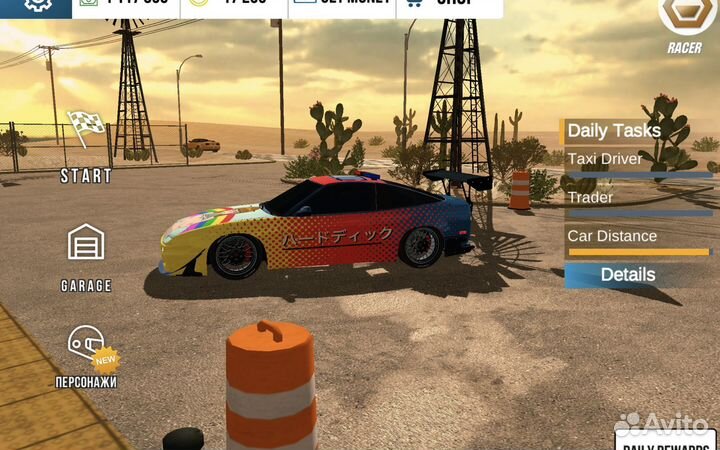Open the Racer rank badge
Image resolution: width=720 pixels, height=450 pixels.
[x=685, y=20]
